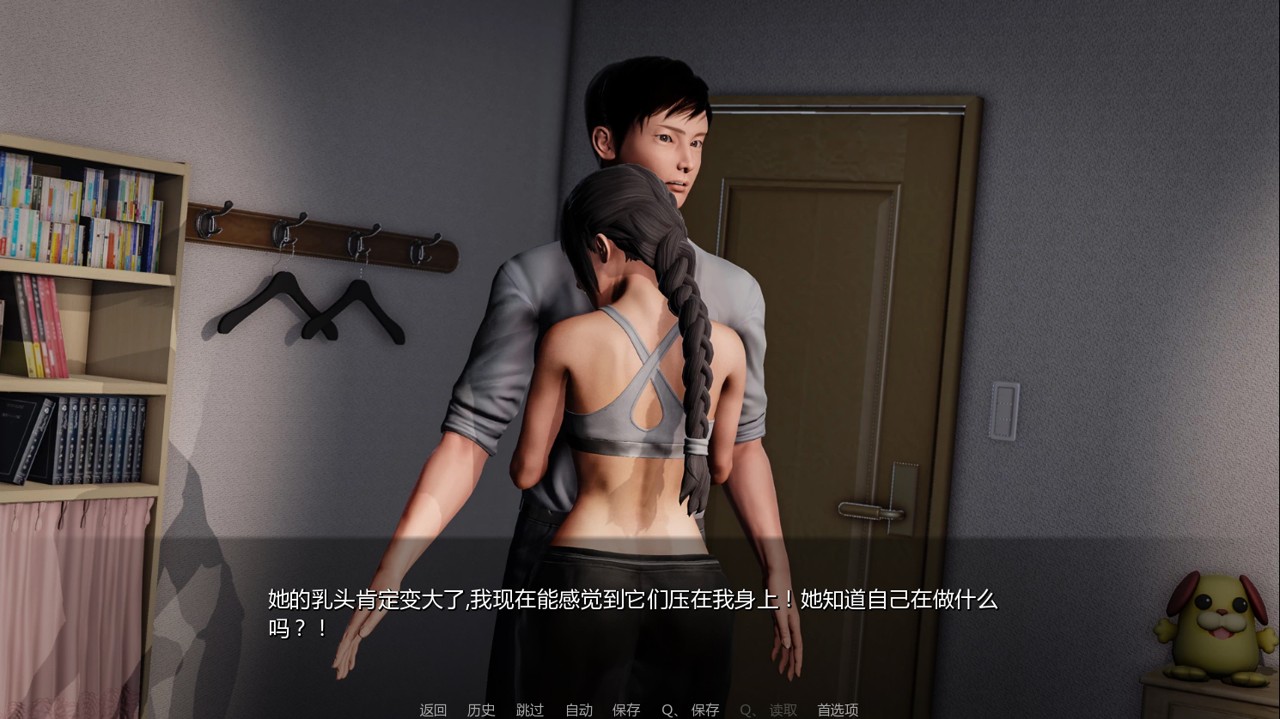Toggle 自动 auto-advance mode
Image resolution: width=1280 pixels, height=719 pixels.
pyautogui.click(x=579, y=710)
